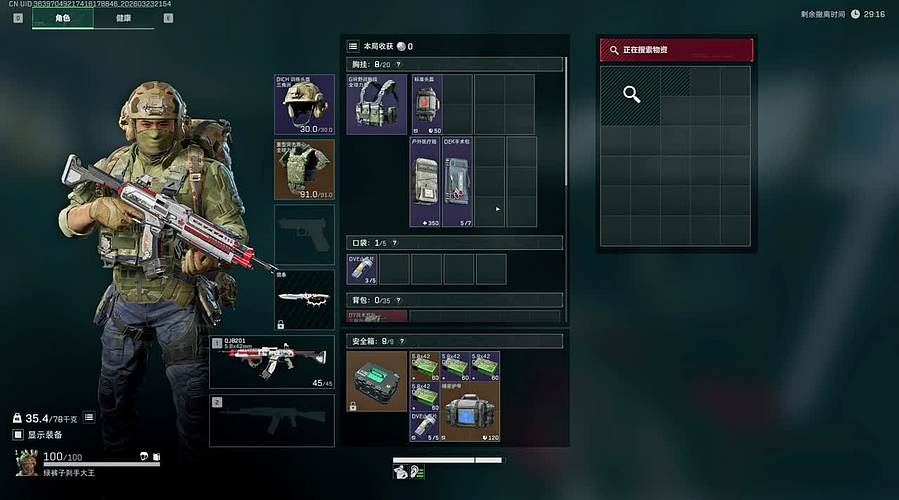Select the QJB201 primary weapon slot
The image size is (899, 500).
pos(272,361)
